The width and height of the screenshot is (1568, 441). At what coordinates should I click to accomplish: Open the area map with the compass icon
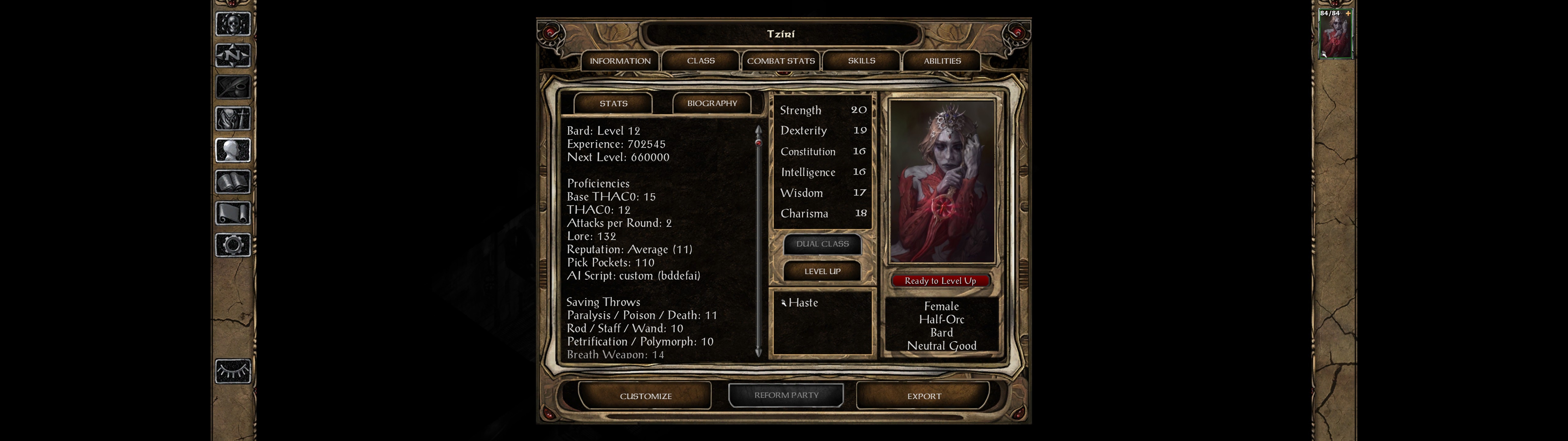pyautogui.click(x=232, y=55)
